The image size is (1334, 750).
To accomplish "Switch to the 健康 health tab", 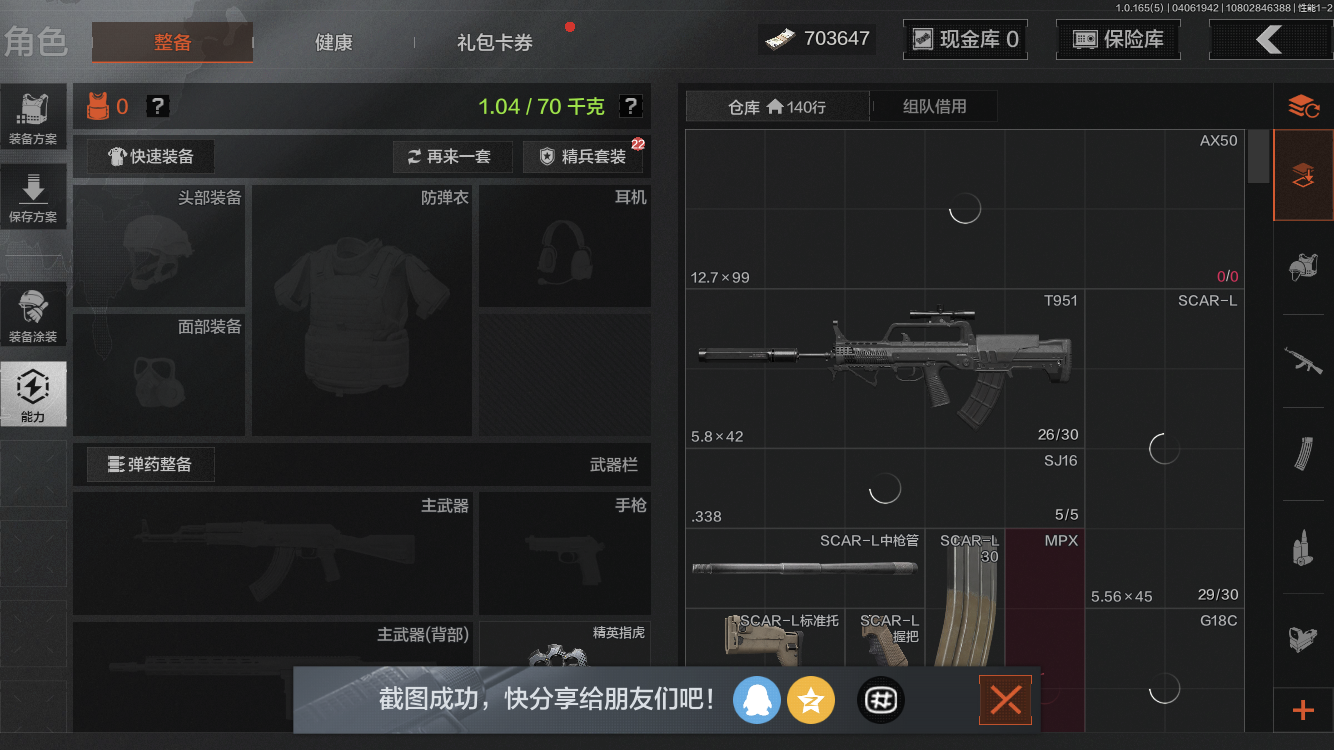I will [333, 43].
